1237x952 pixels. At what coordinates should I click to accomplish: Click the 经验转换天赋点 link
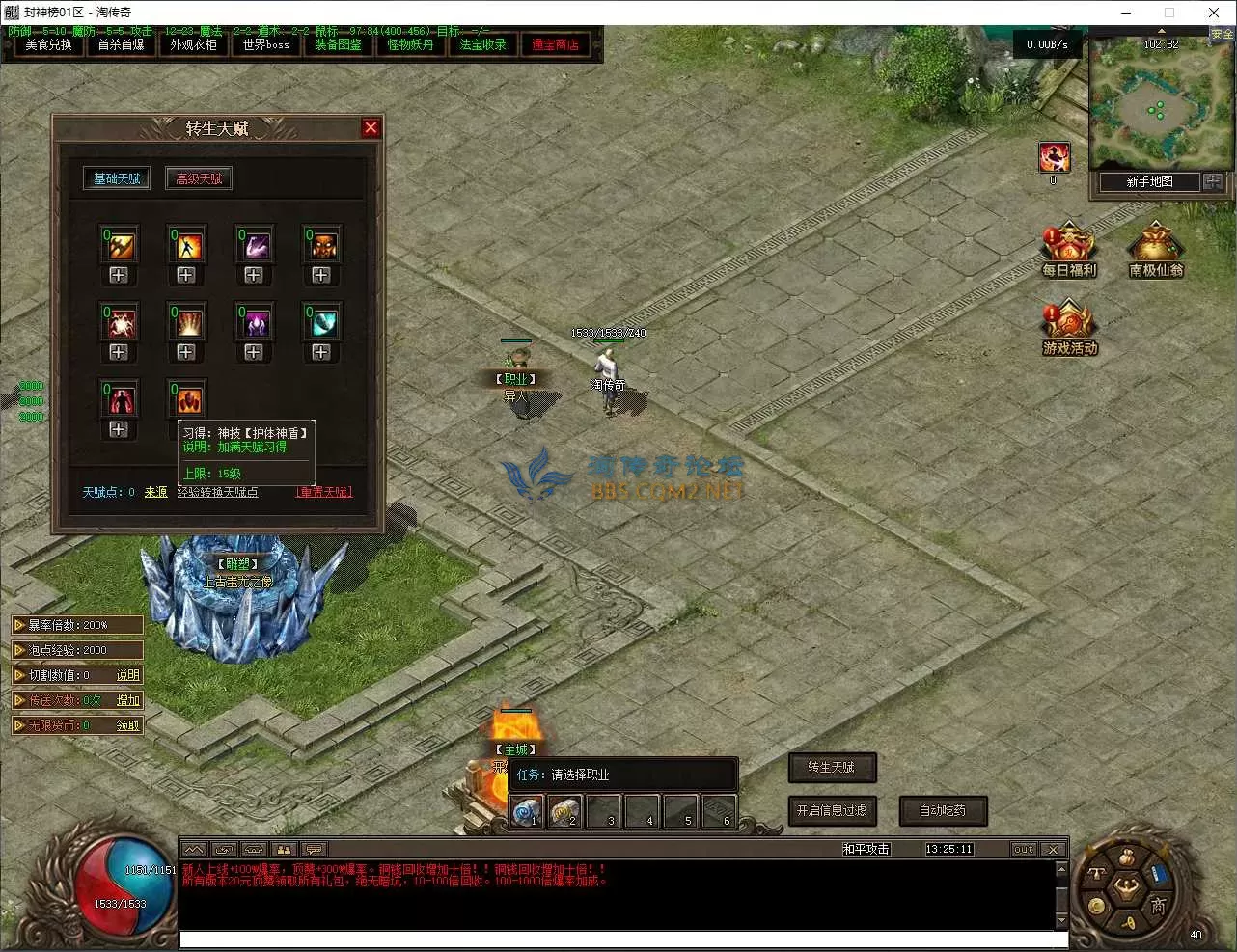click(x=217, y=492)
